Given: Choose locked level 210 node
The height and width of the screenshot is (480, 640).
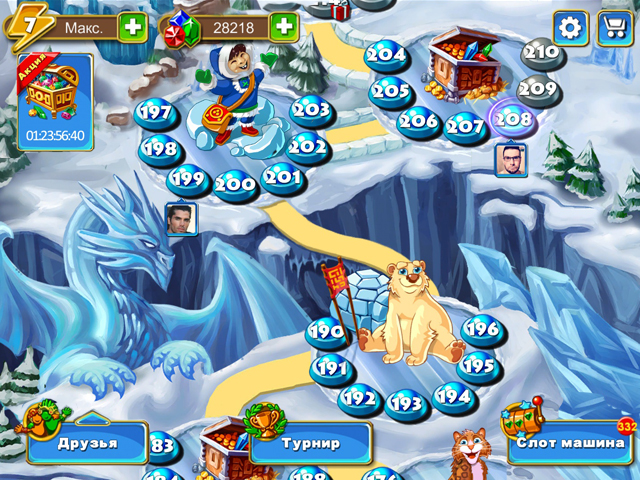Looking at the screenshot, I should tap(541, 52).
